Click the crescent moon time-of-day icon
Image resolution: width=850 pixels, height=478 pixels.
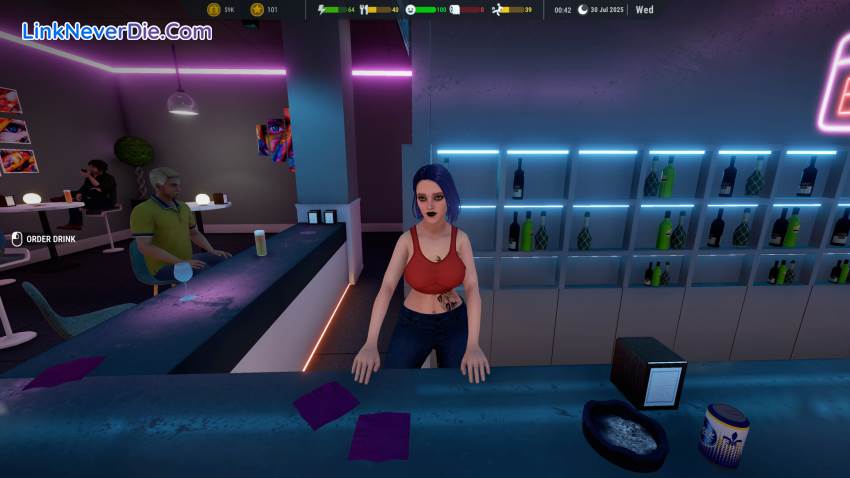pos(582,10)
